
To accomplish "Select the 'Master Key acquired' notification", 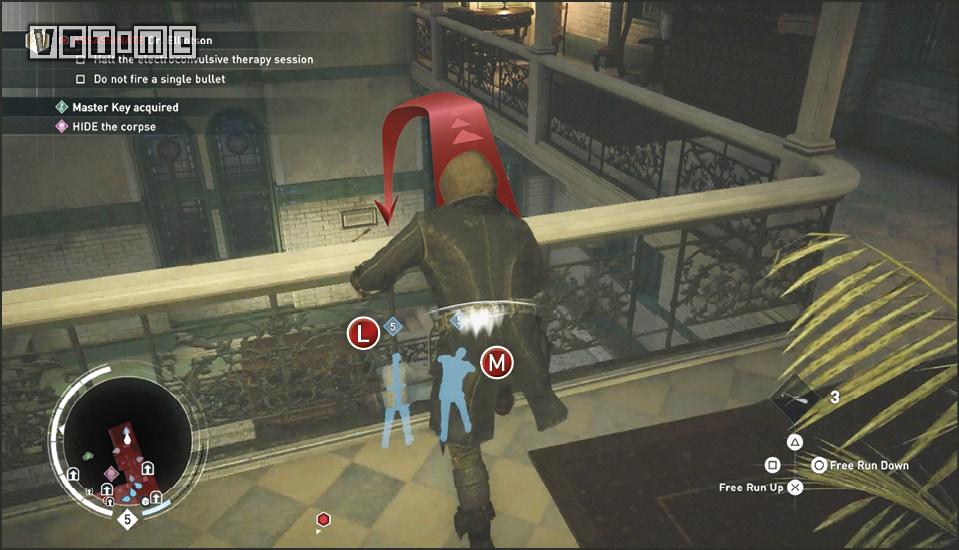I will (125, 107).
